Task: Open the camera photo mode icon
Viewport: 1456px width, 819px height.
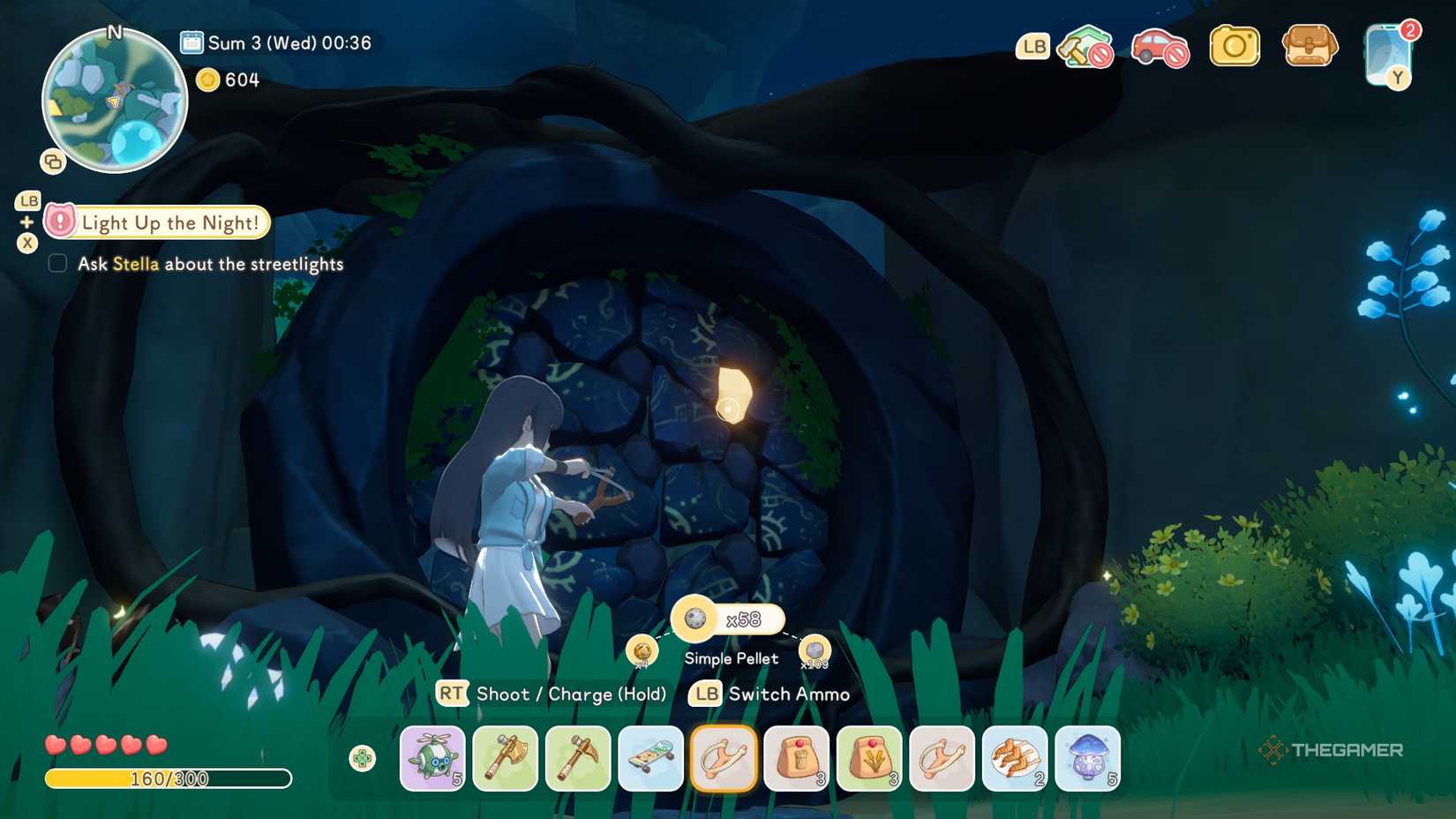Action: coord(1234,46)
